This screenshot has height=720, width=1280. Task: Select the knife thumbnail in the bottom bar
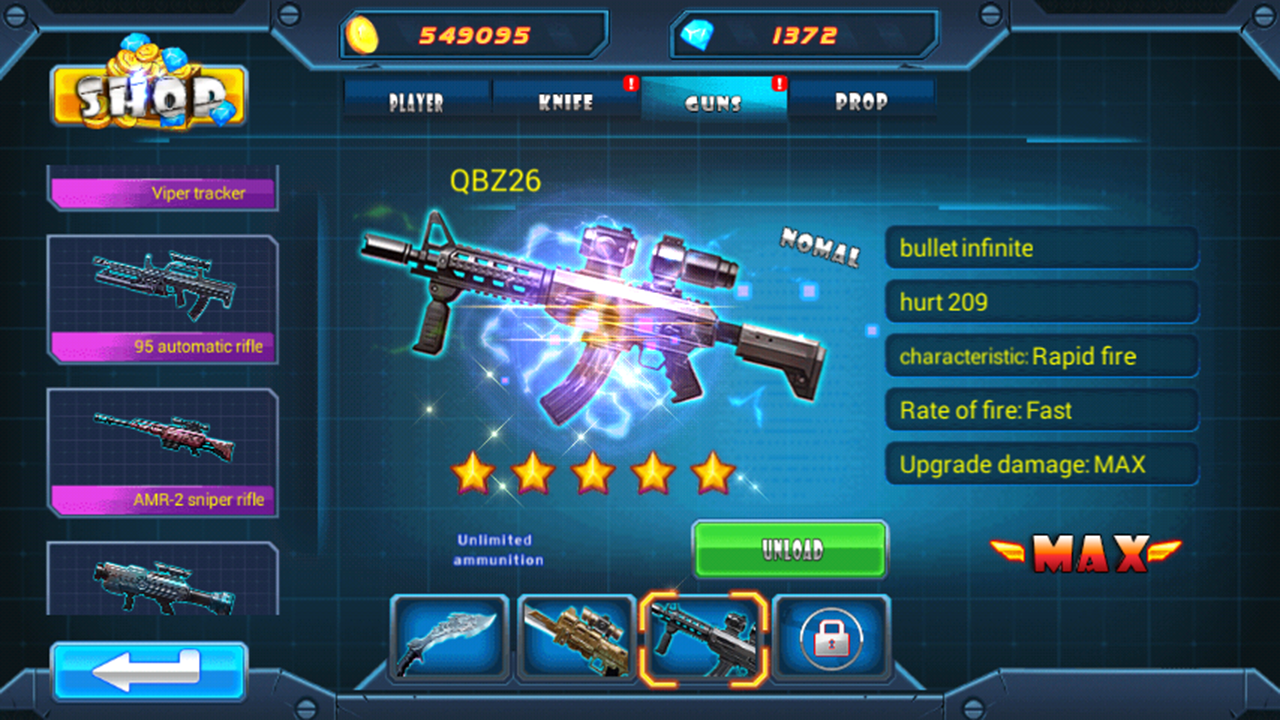(x=448, y=637)
